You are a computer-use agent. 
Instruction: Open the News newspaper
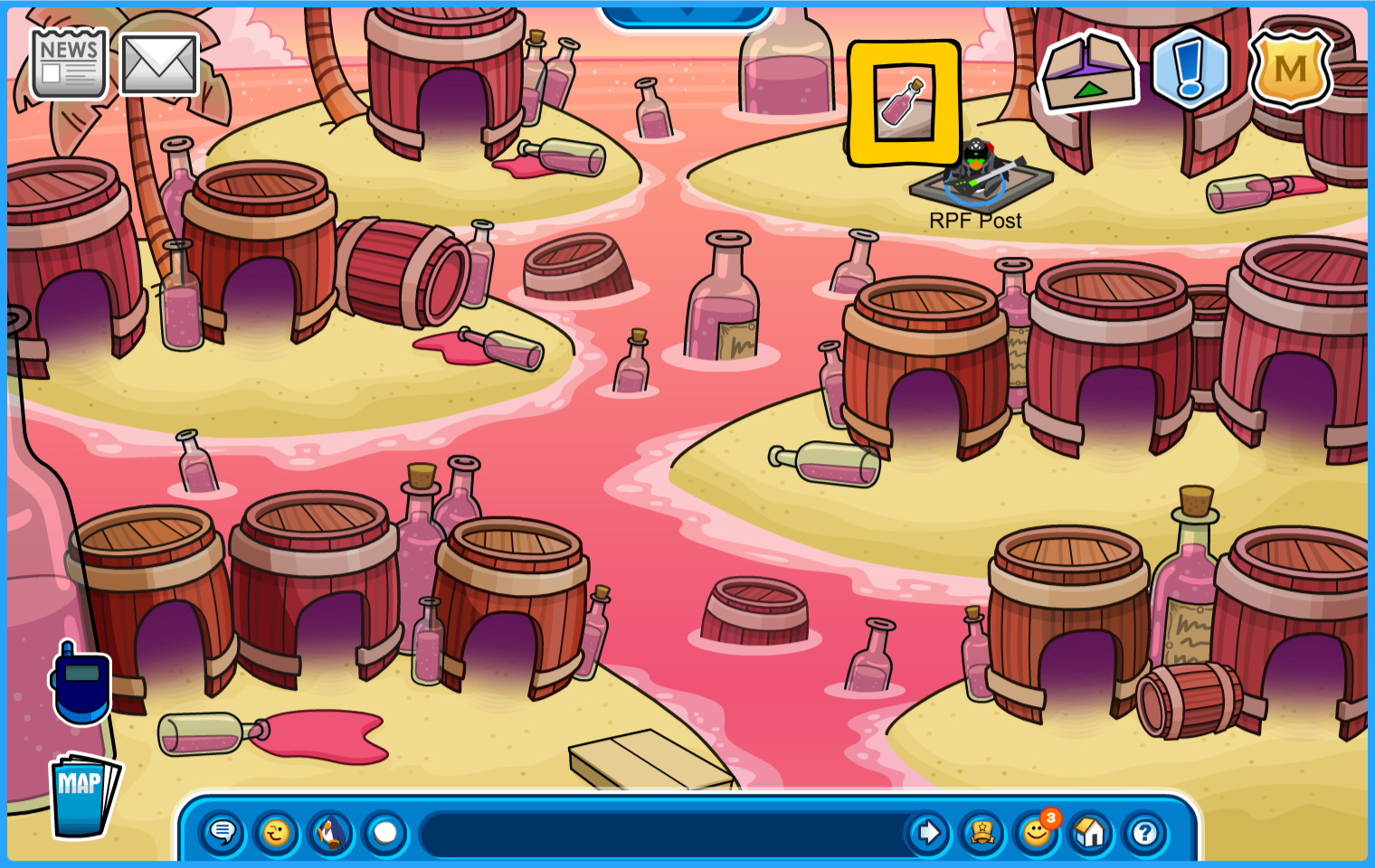click(69, 63)
